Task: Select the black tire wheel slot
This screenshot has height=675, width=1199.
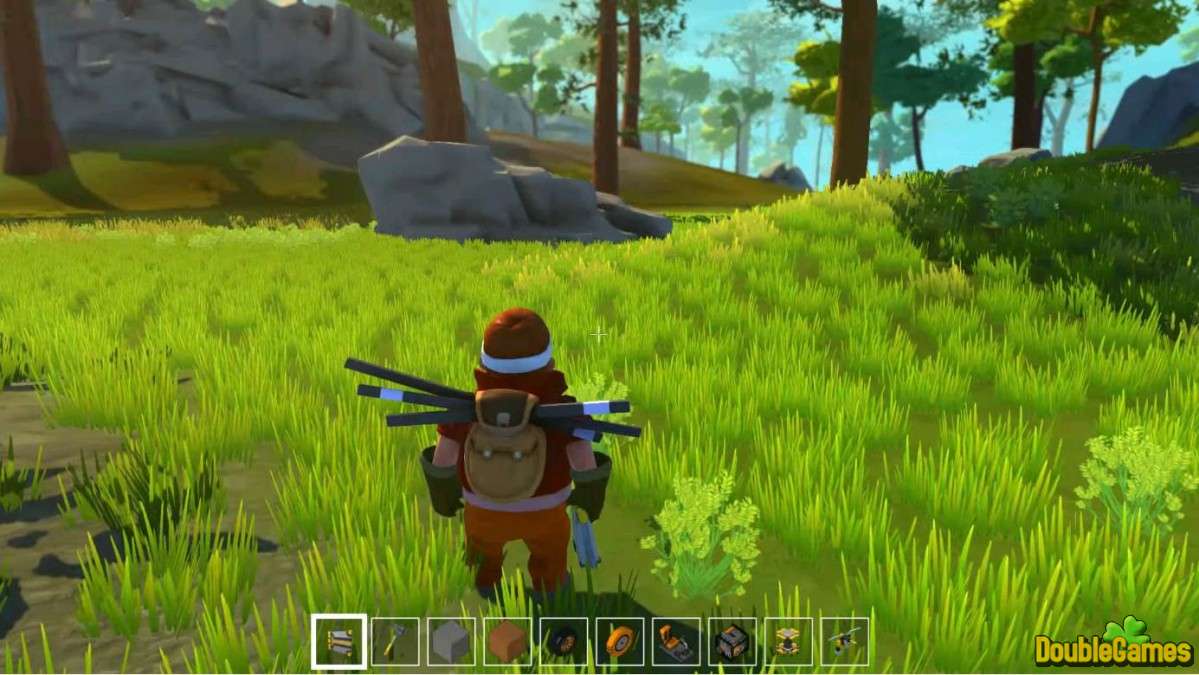Action: click(563, 641)
